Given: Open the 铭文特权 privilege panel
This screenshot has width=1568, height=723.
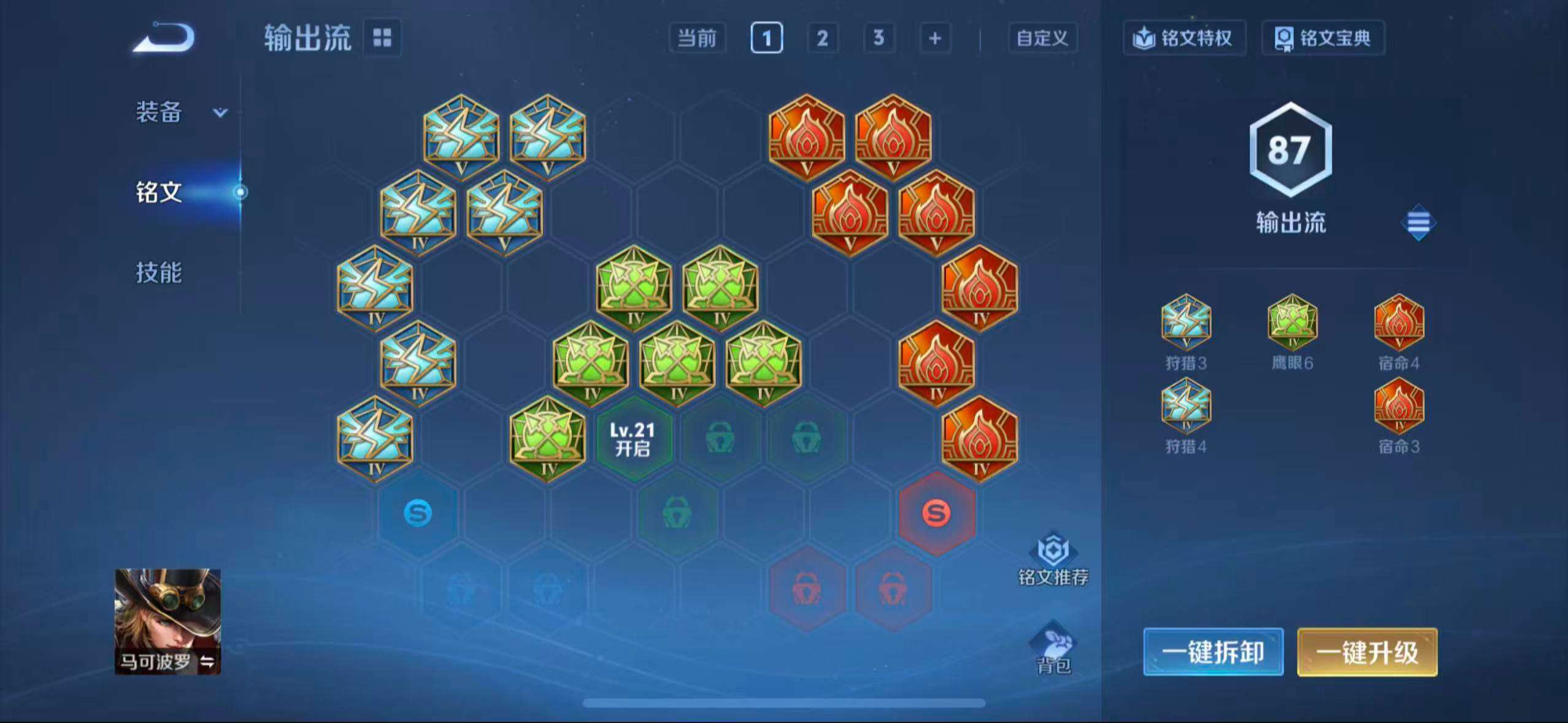Looking at the screenshot, I should point(1184,38).
